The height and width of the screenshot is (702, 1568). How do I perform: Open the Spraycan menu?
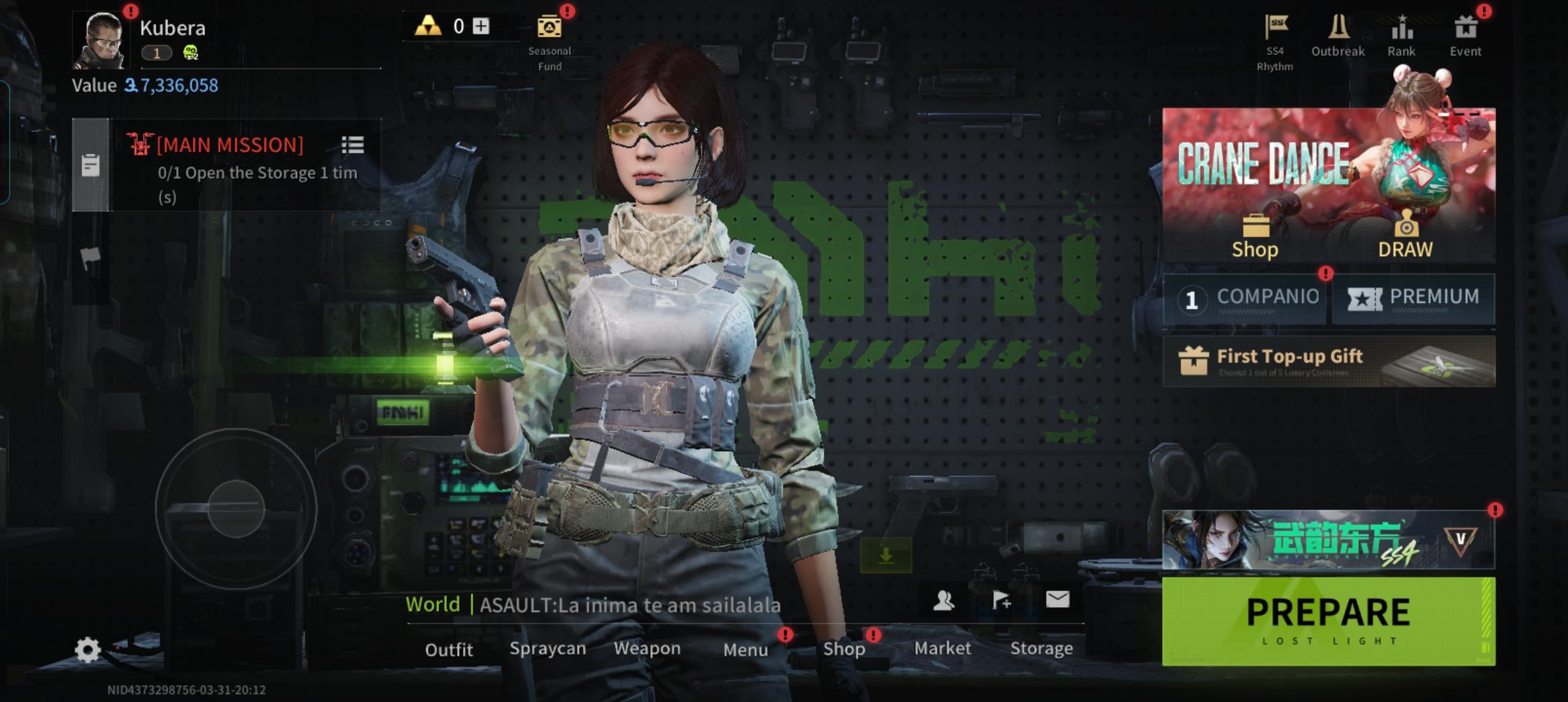click(547, 648)
